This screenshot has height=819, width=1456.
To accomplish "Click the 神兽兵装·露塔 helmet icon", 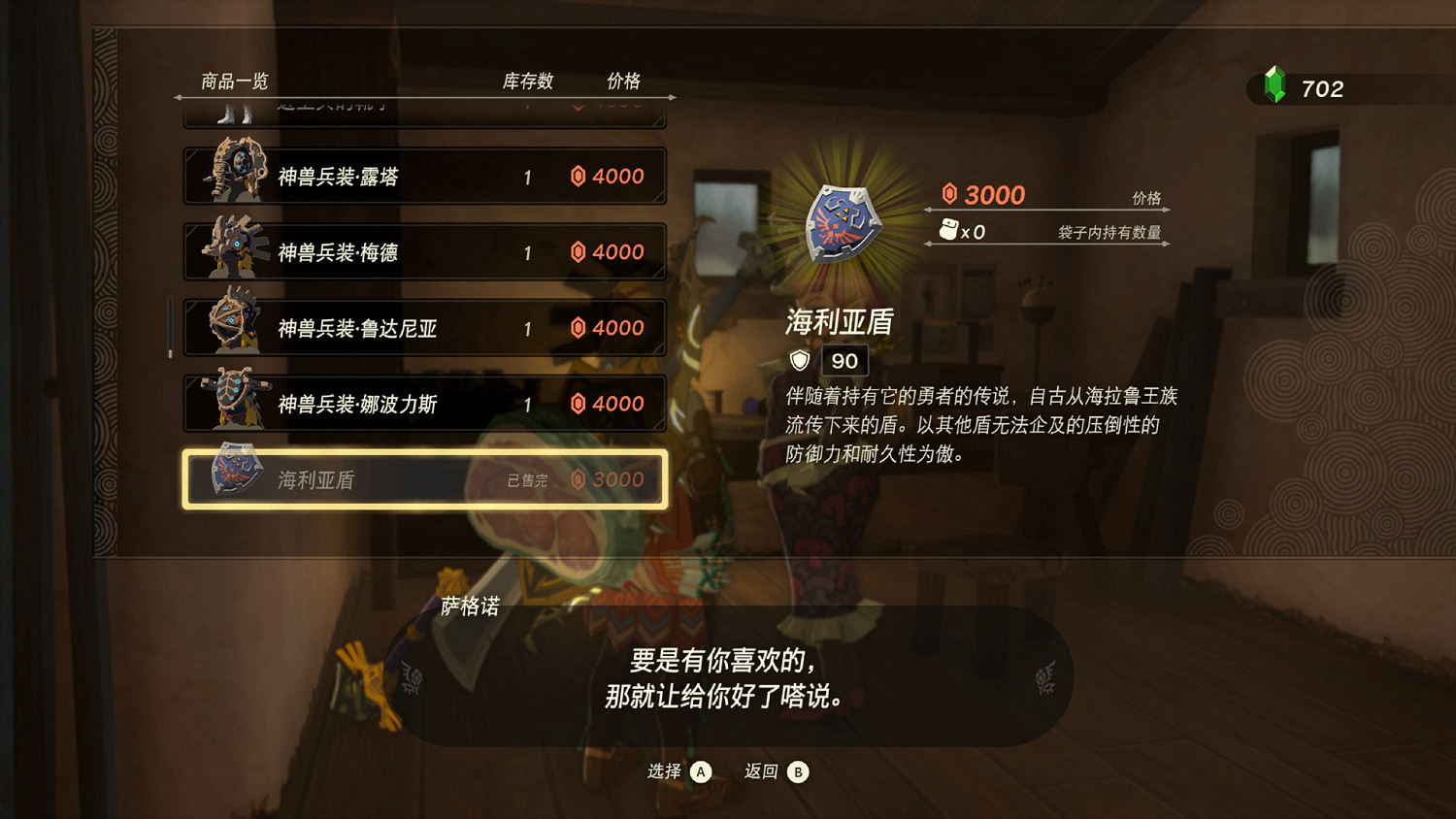I will 238,175.
